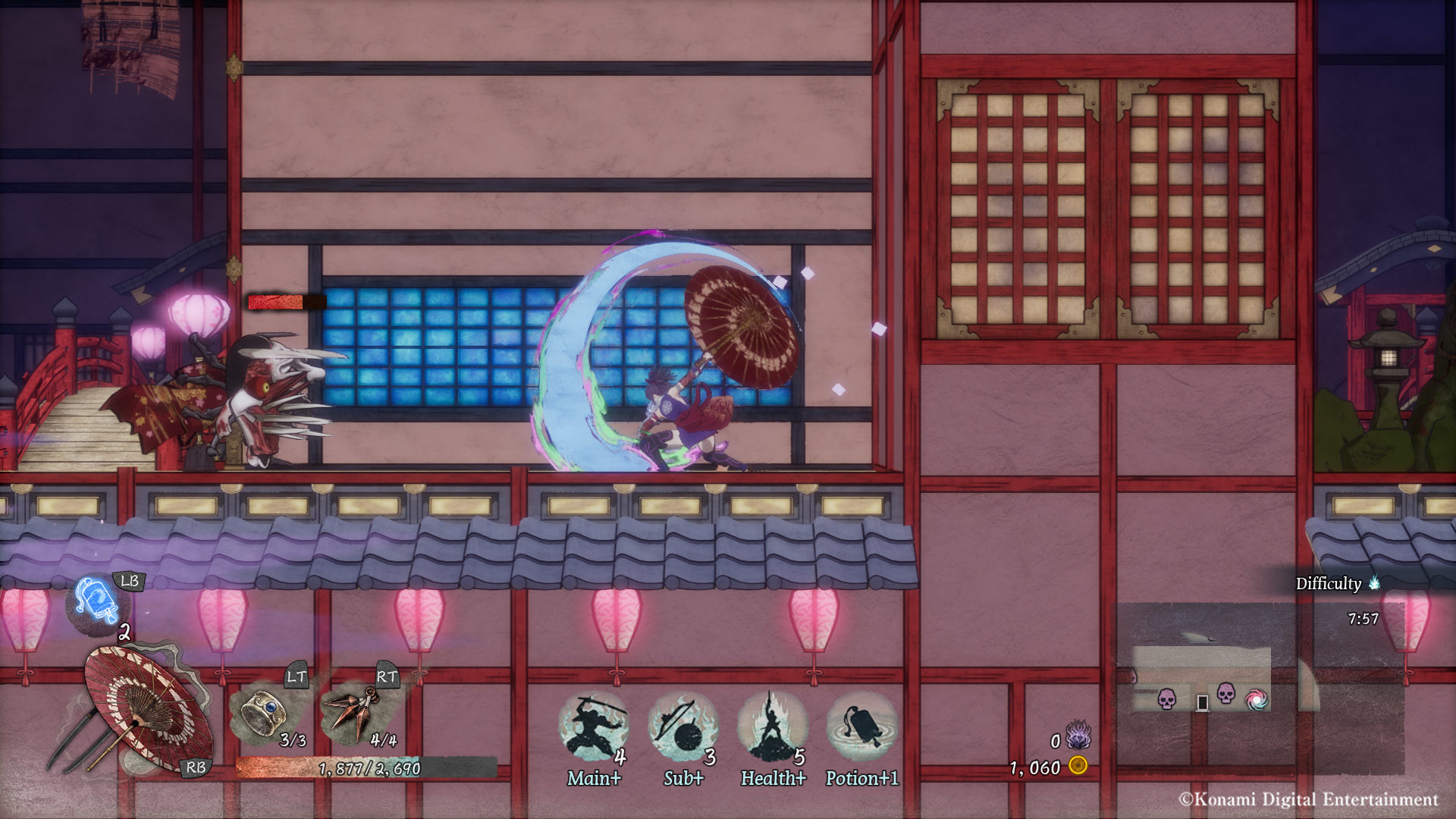Select the RT kunai sub-item icon

[351, 711]
